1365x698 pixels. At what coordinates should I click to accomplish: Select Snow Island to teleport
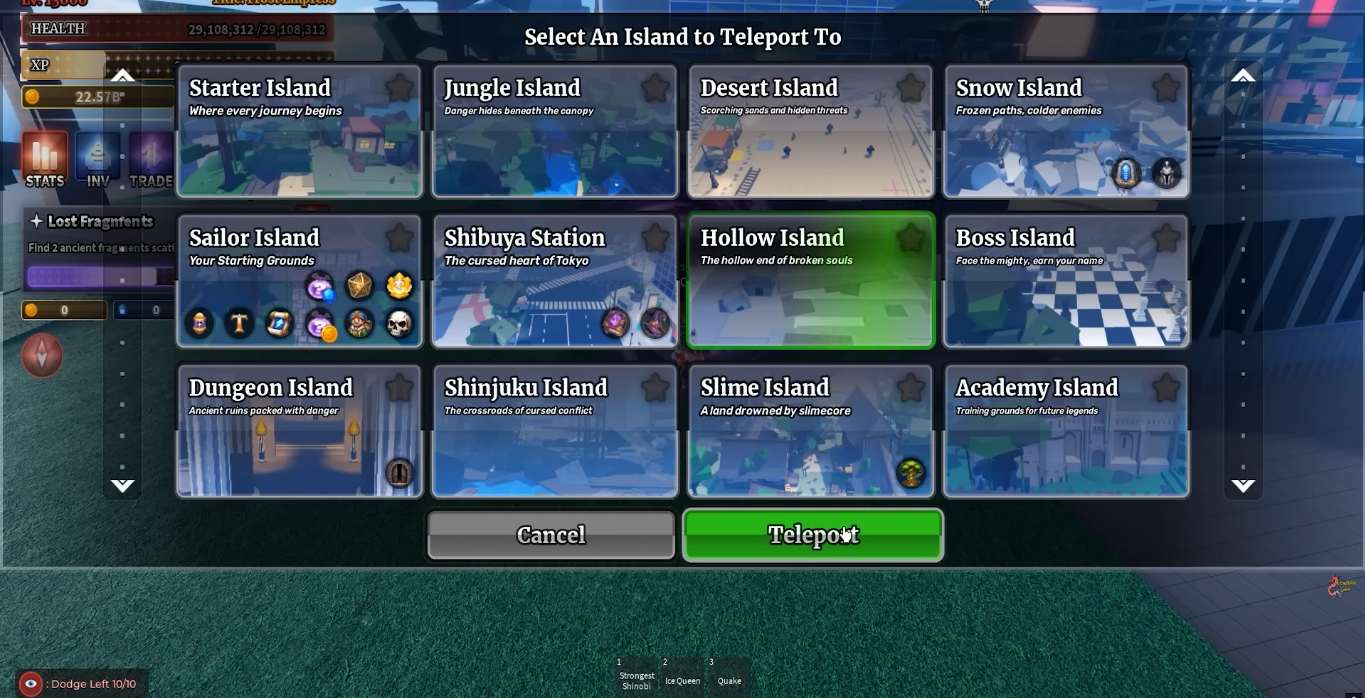[x=1066, y=140]
